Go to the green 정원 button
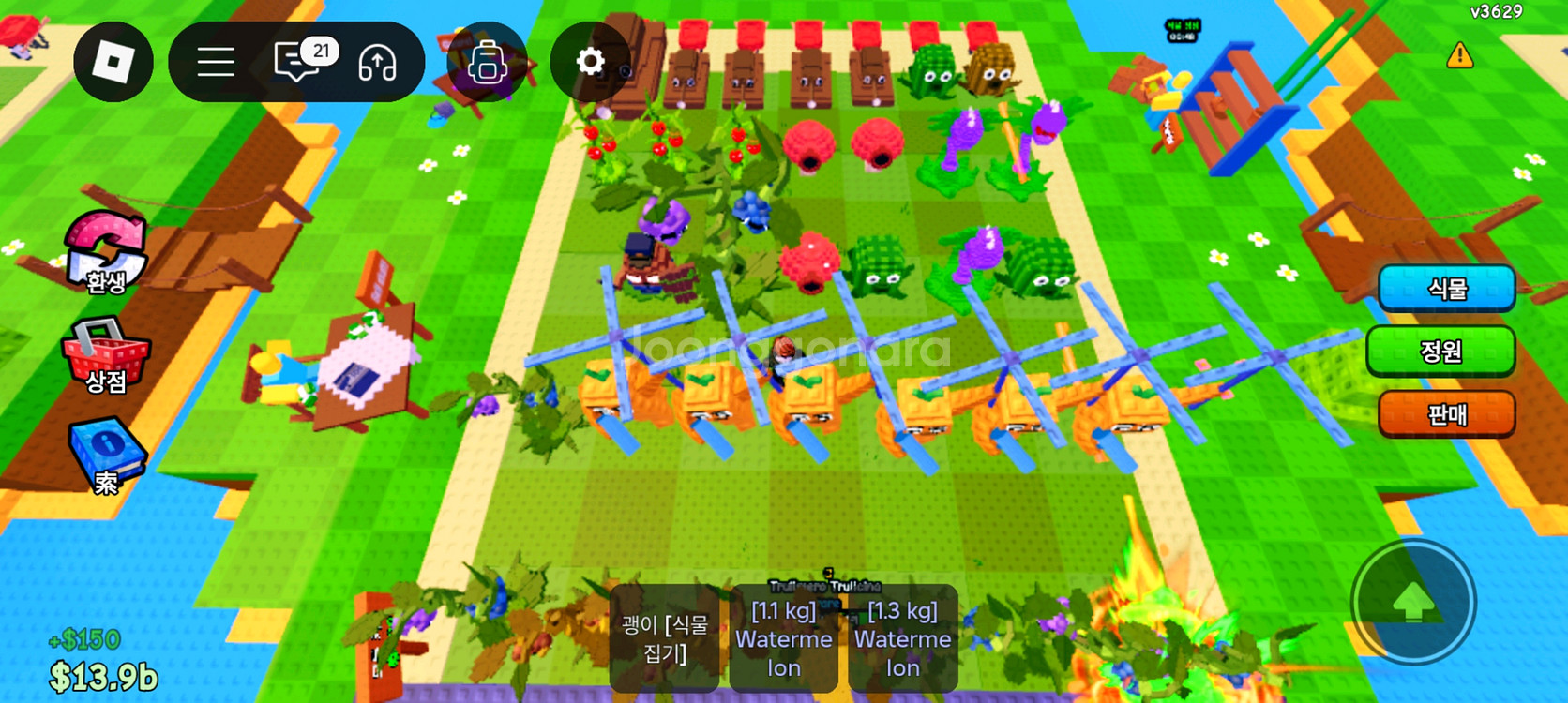The width and height of the screenshot is (1568, 703). [1440, 351]
